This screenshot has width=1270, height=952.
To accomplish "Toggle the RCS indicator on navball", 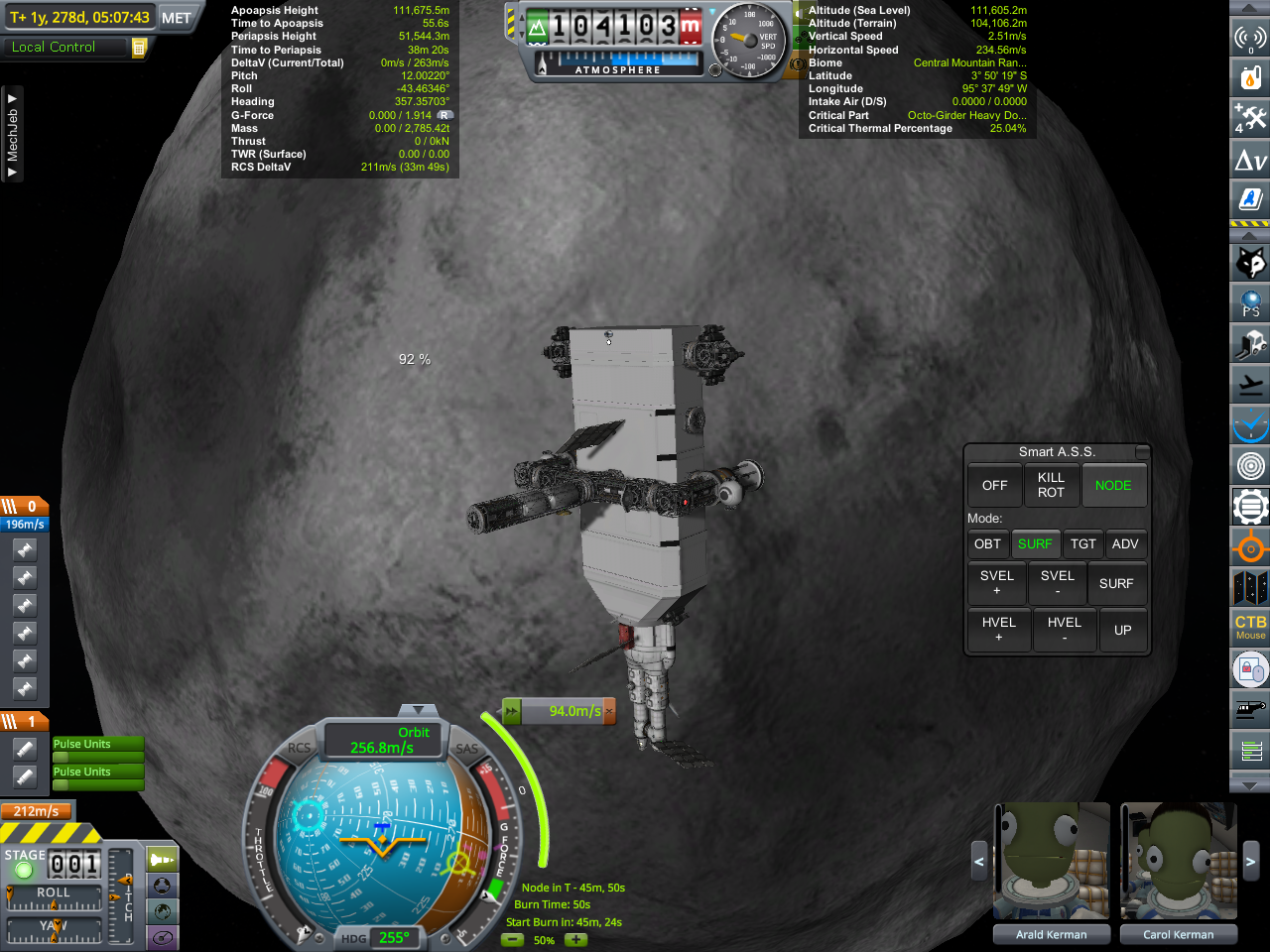I will pos(299,749).
